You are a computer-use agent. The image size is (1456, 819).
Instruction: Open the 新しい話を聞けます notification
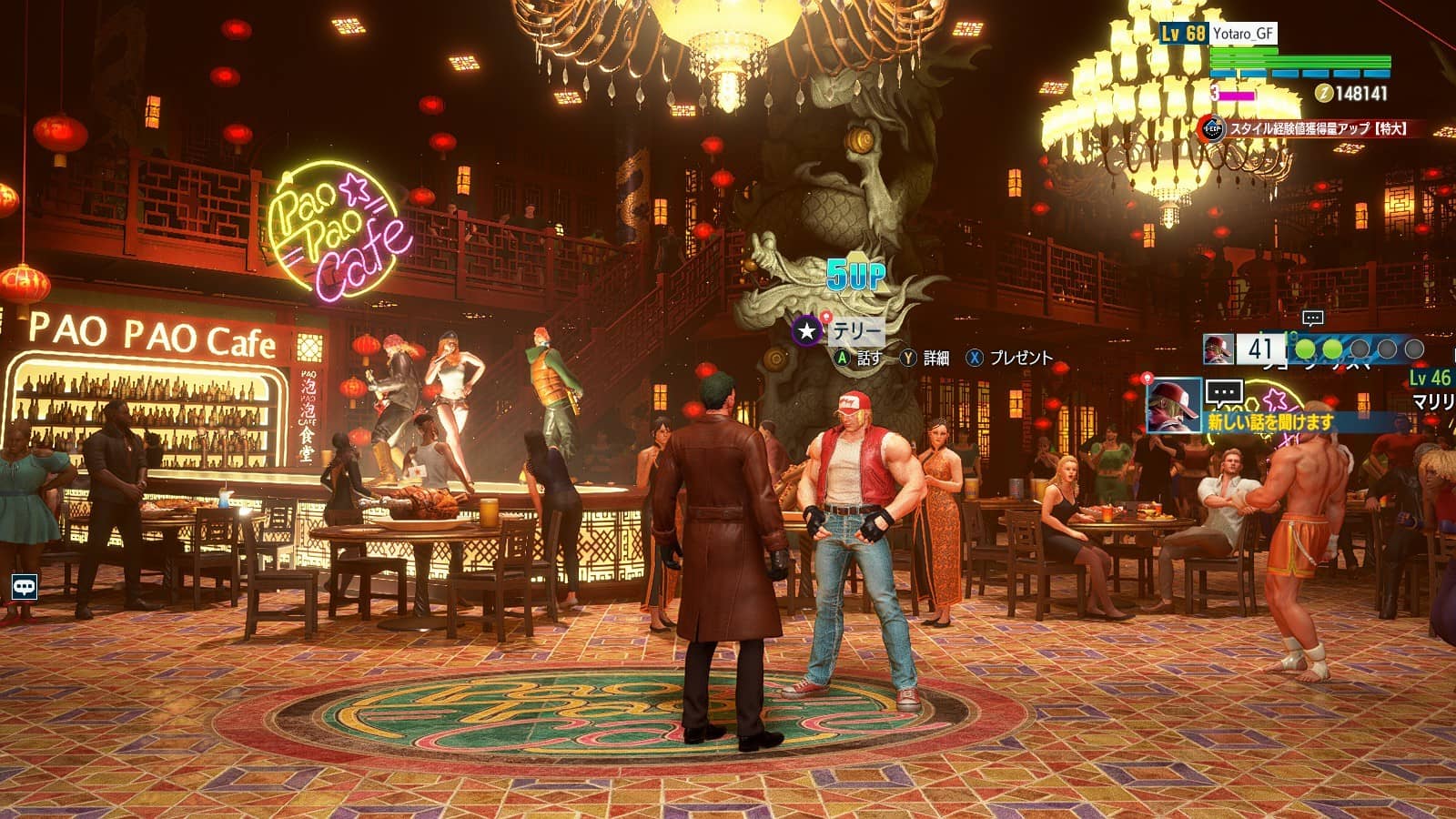point(1270,422)
